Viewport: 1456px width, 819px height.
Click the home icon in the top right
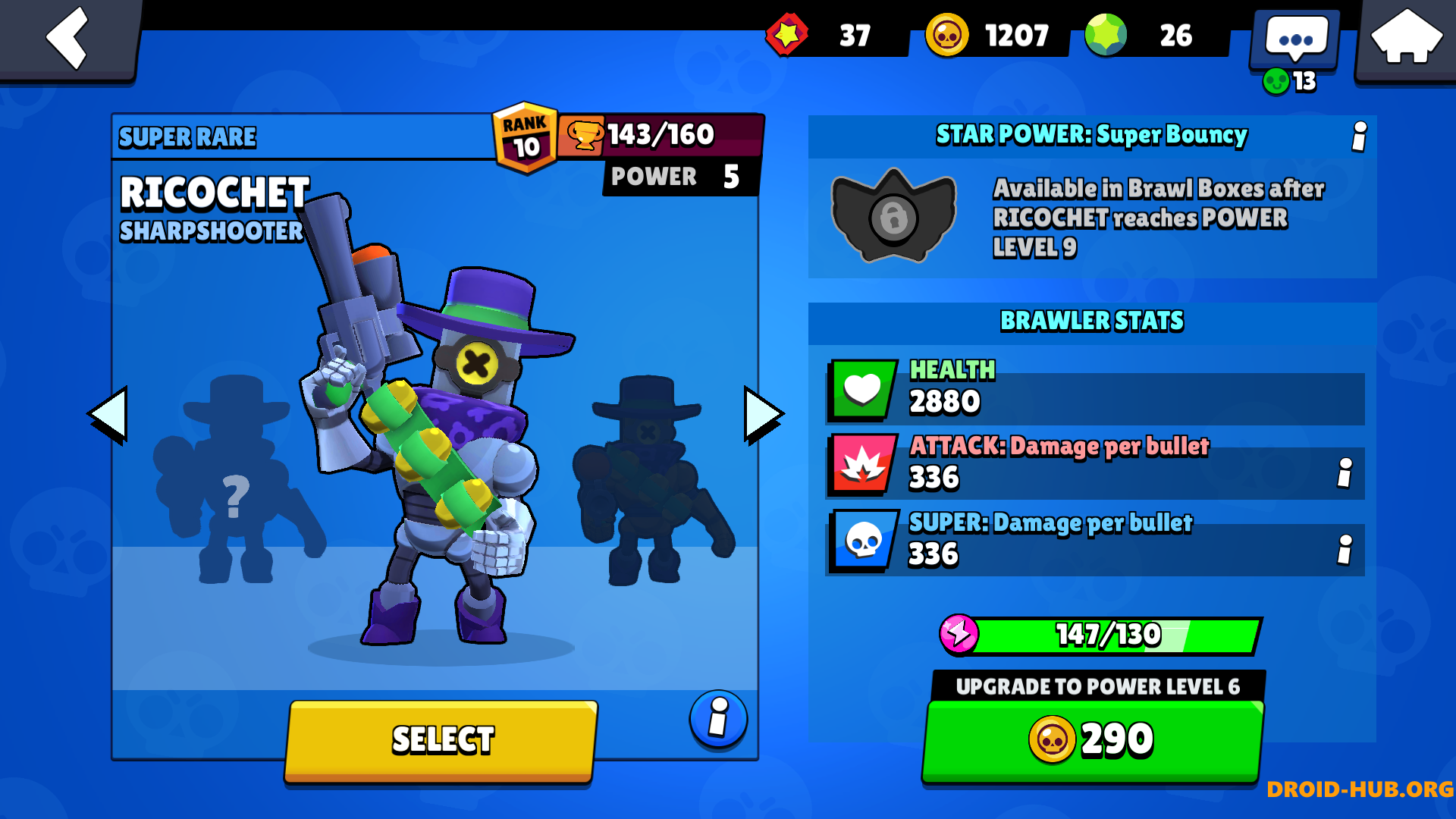[x=1407, y=36]
